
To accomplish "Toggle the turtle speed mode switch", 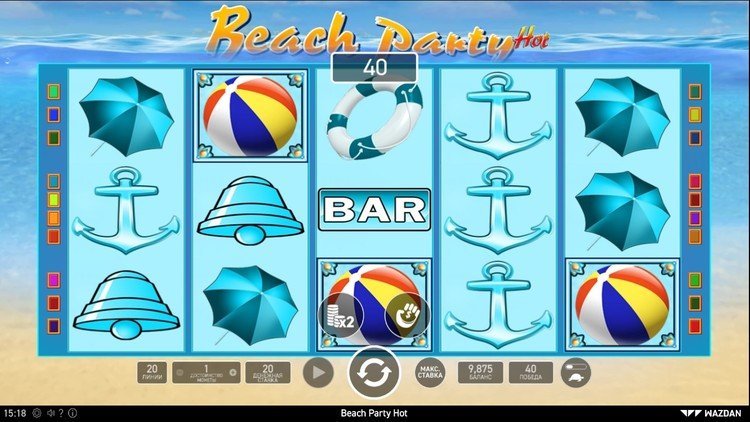I will tap(576, 372).
